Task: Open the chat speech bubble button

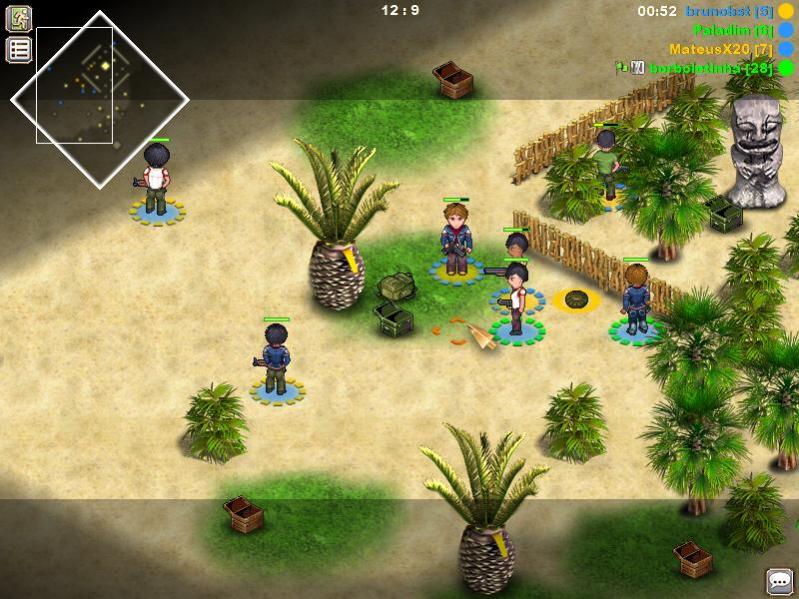Action: (x=779, y=581)
